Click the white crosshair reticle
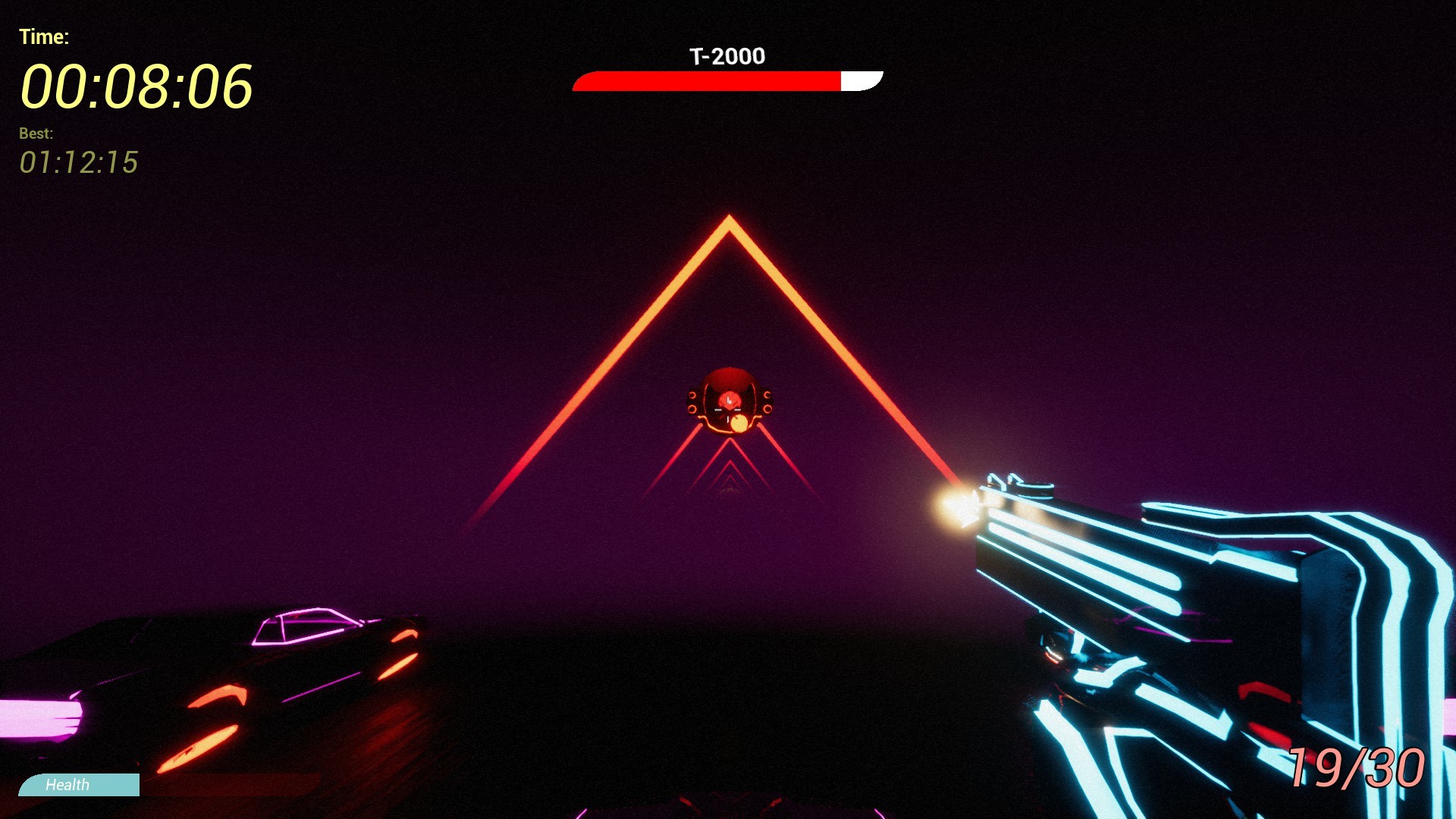The image size is (1456, 819). [x=728, y=411]
